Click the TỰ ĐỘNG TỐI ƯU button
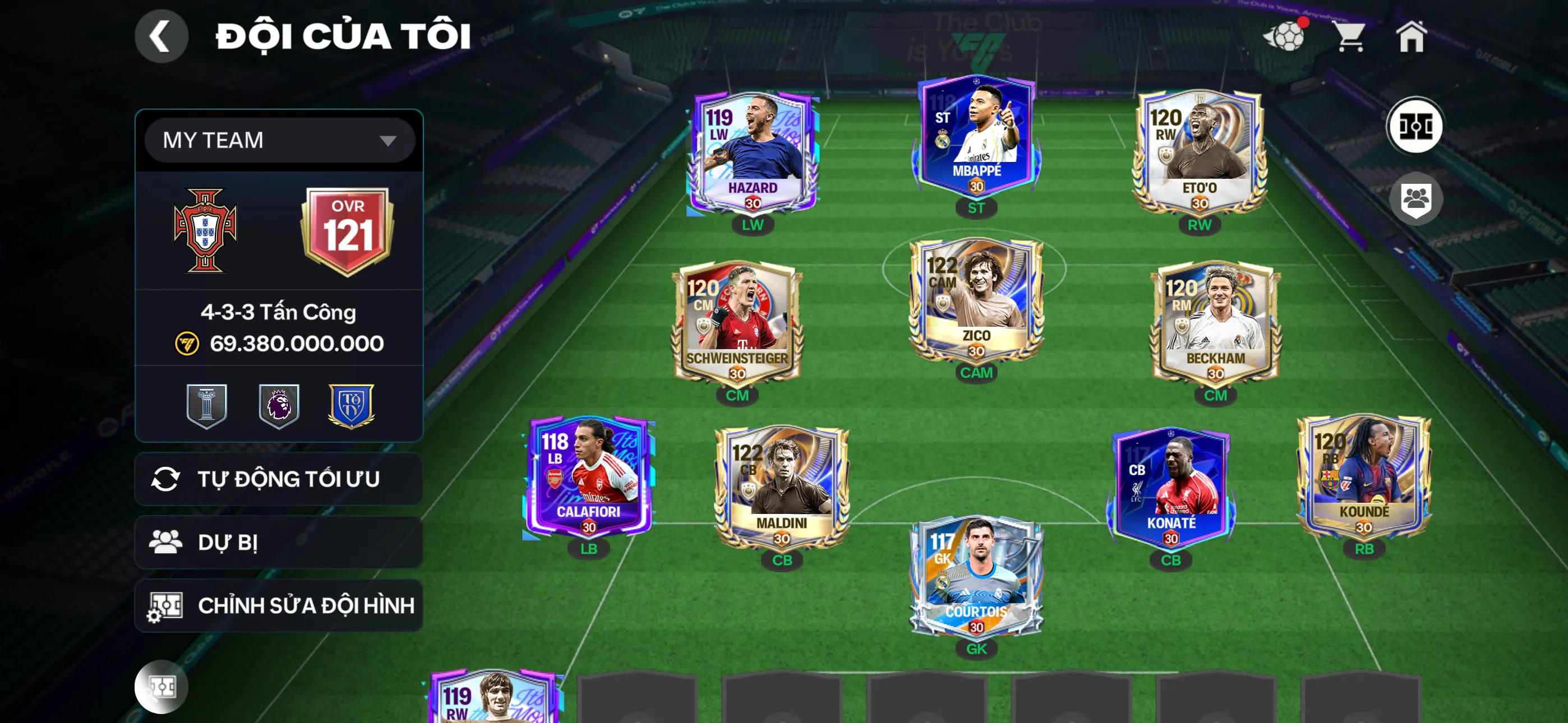 (x=278, y=479)
